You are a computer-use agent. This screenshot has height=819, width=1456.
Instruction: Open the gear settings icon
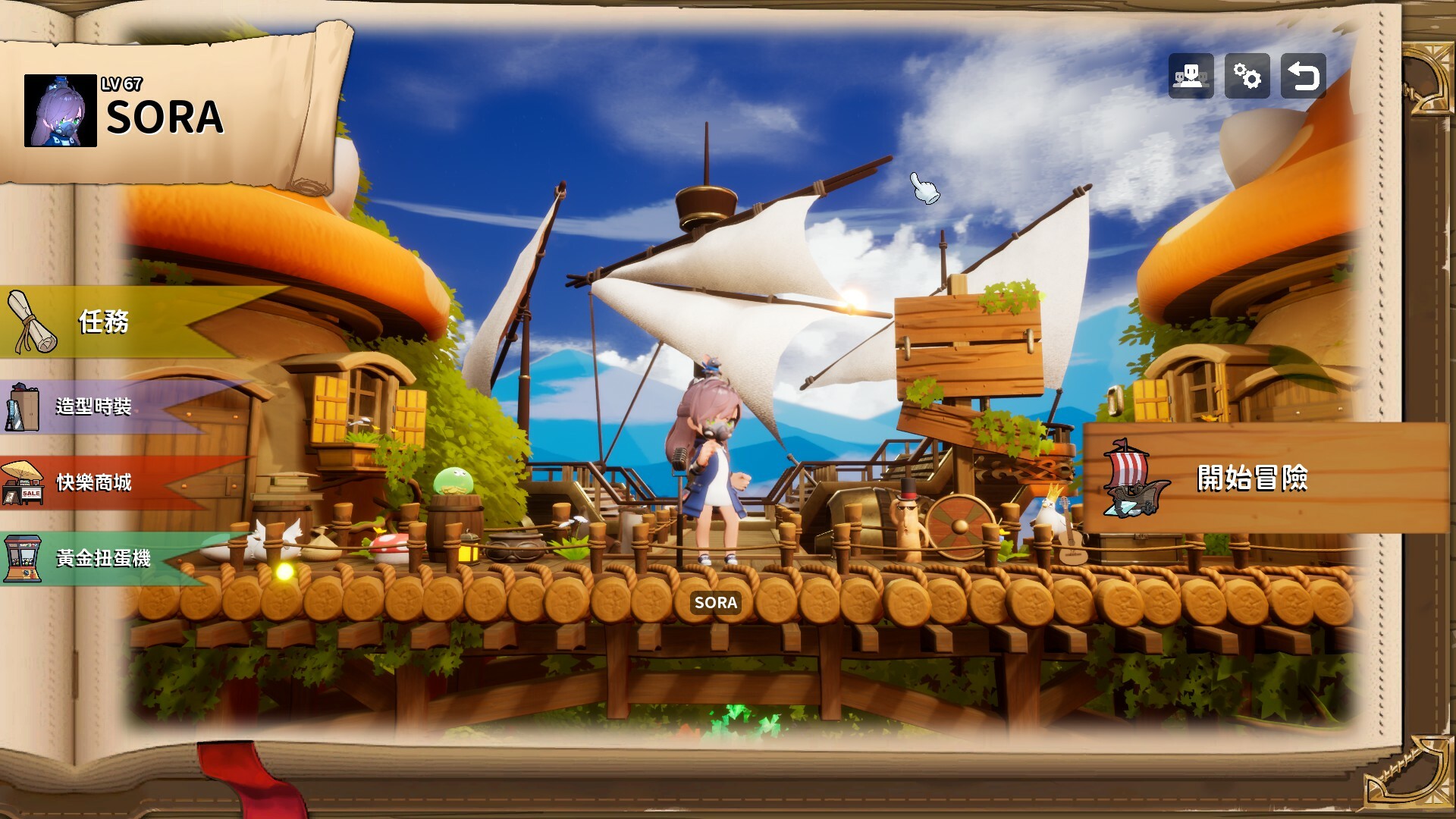(1247, 76)
